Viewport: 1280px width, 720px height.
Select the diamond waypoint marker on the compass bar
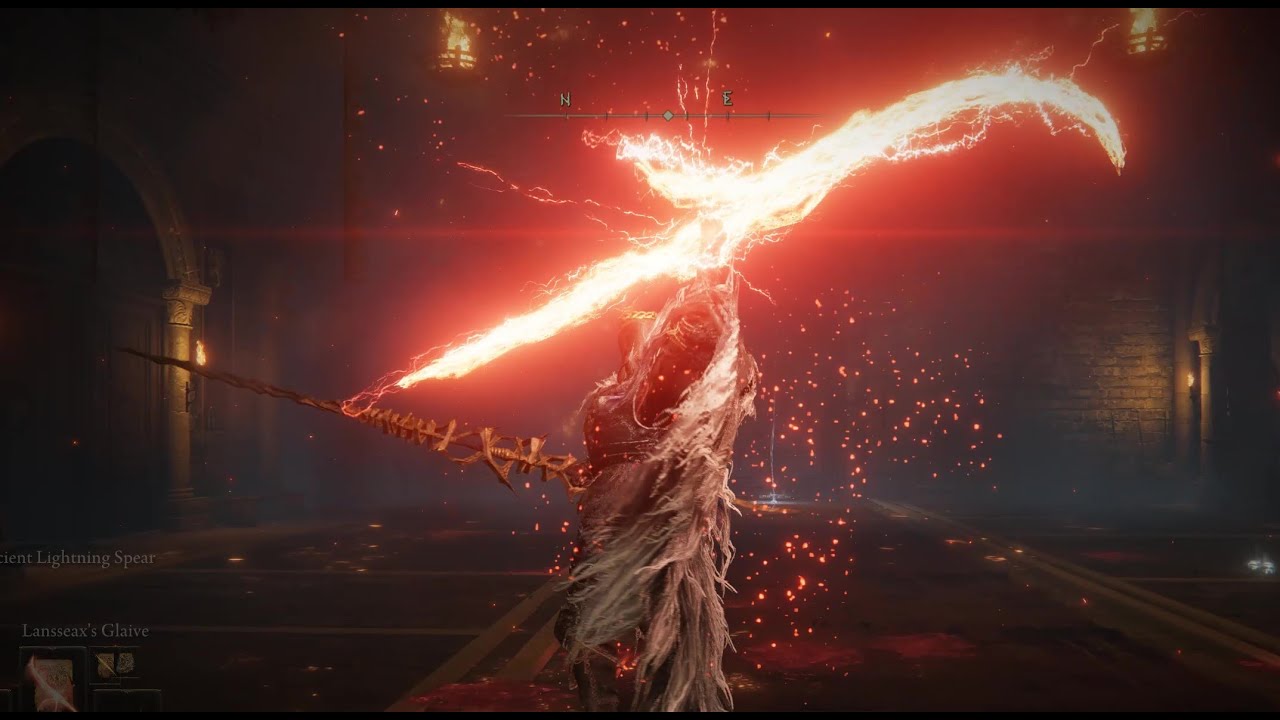tap(667, 115)
